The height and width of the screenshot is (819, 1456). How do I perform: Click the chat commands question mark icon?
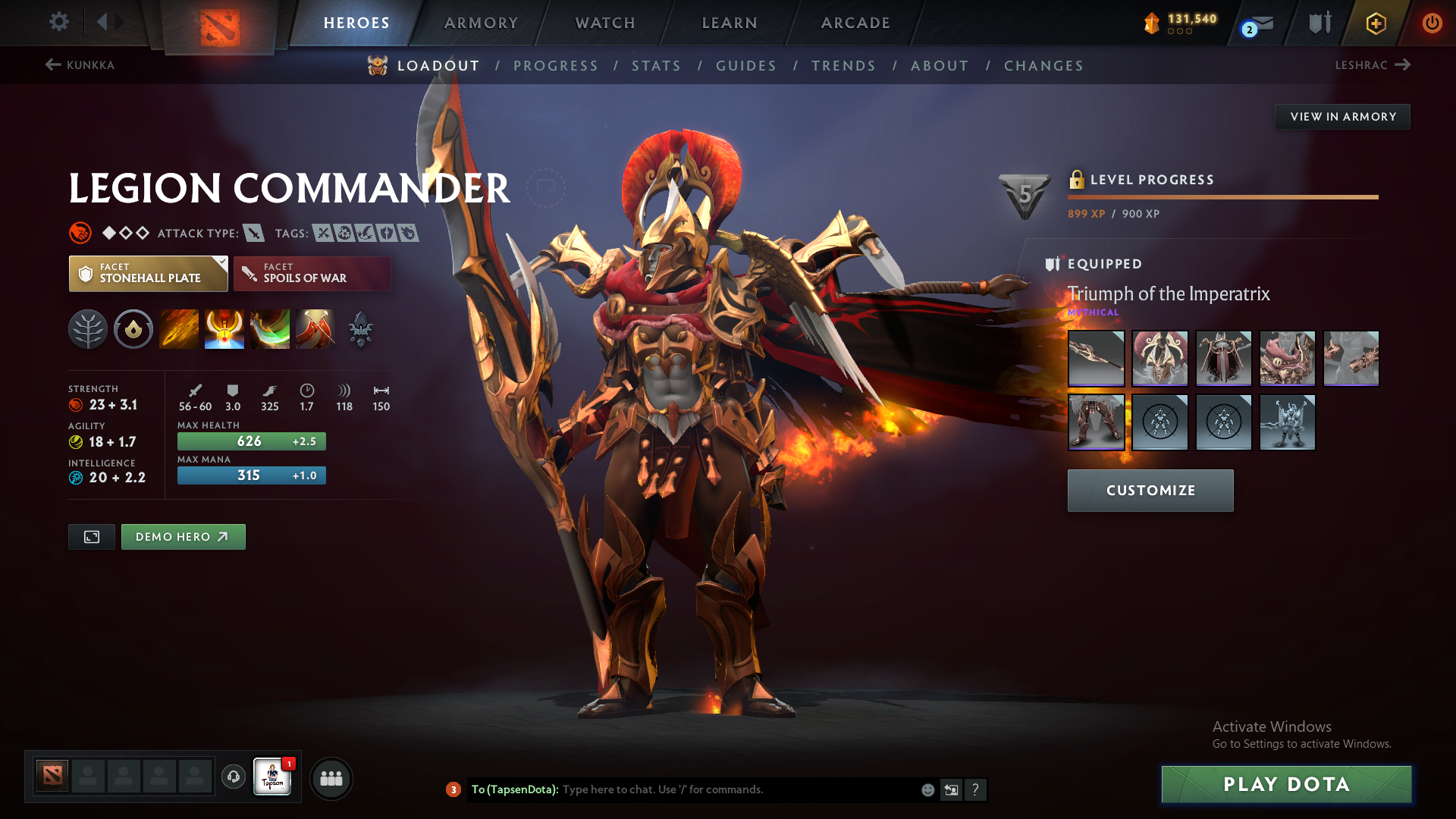click(977, 790)
